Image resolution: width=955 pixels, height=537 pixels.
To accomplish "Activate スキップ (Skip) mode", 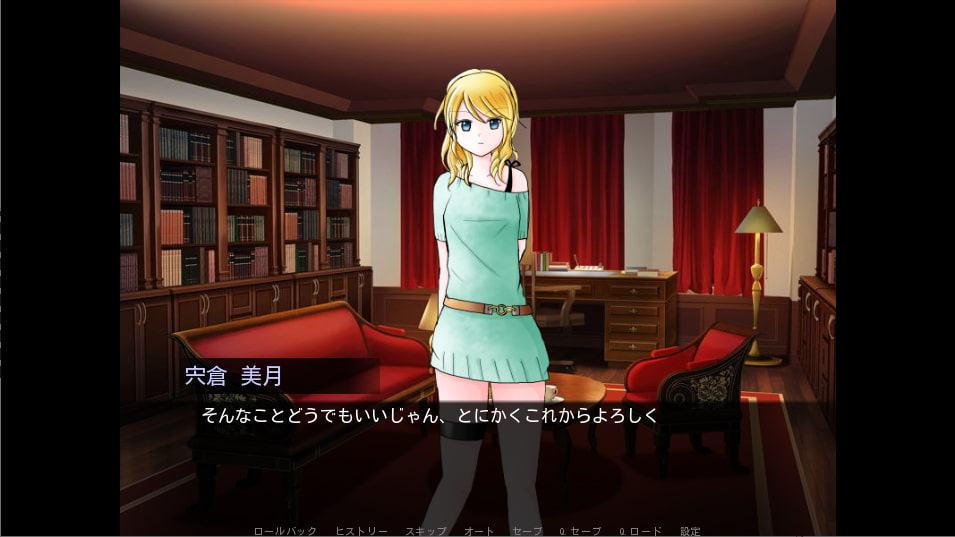I will (x=425, y=531).
